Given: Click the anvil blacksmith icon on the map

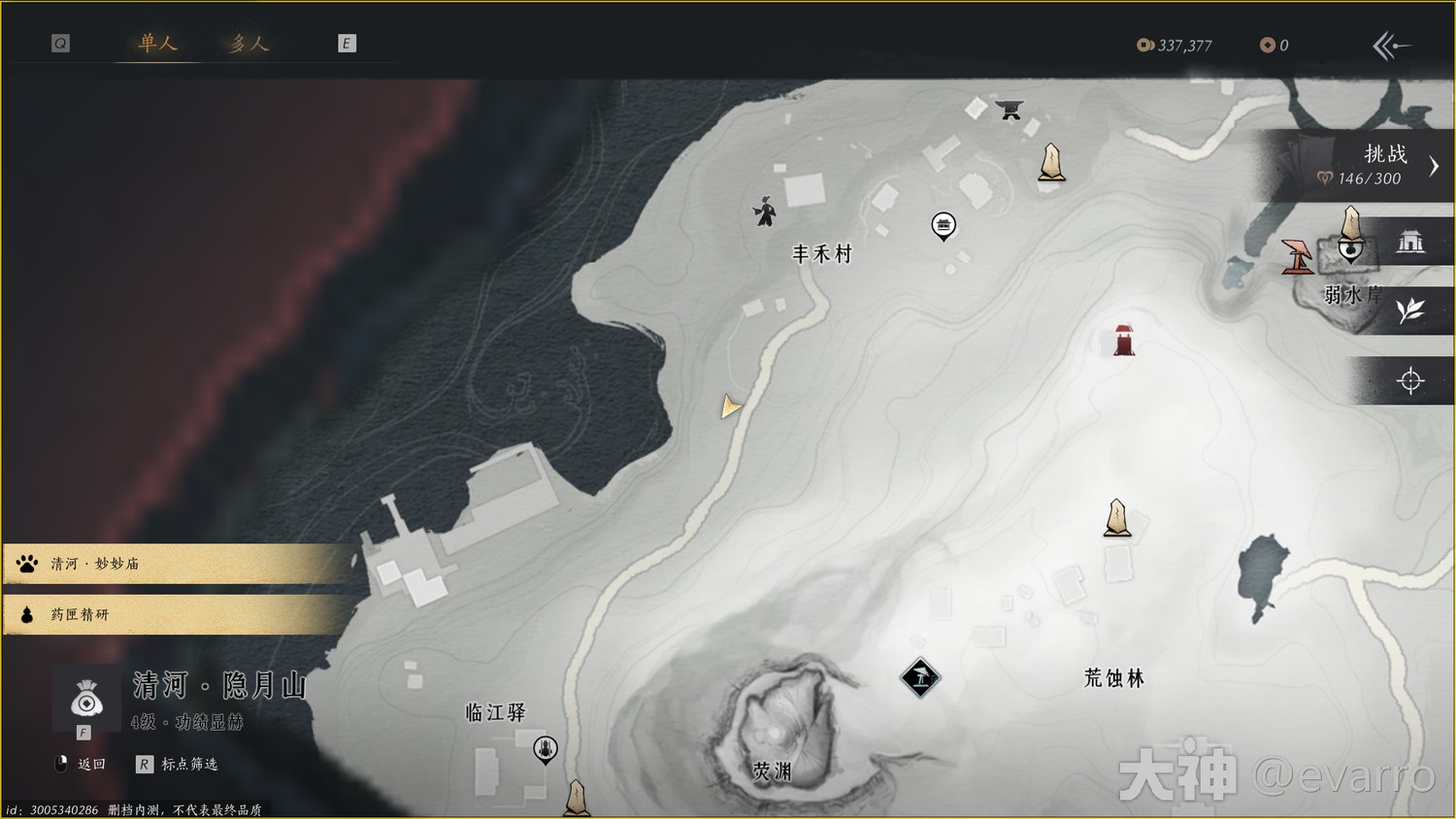Looking at the screenshot, I should pyautogui.click(x=1008, y=110).
